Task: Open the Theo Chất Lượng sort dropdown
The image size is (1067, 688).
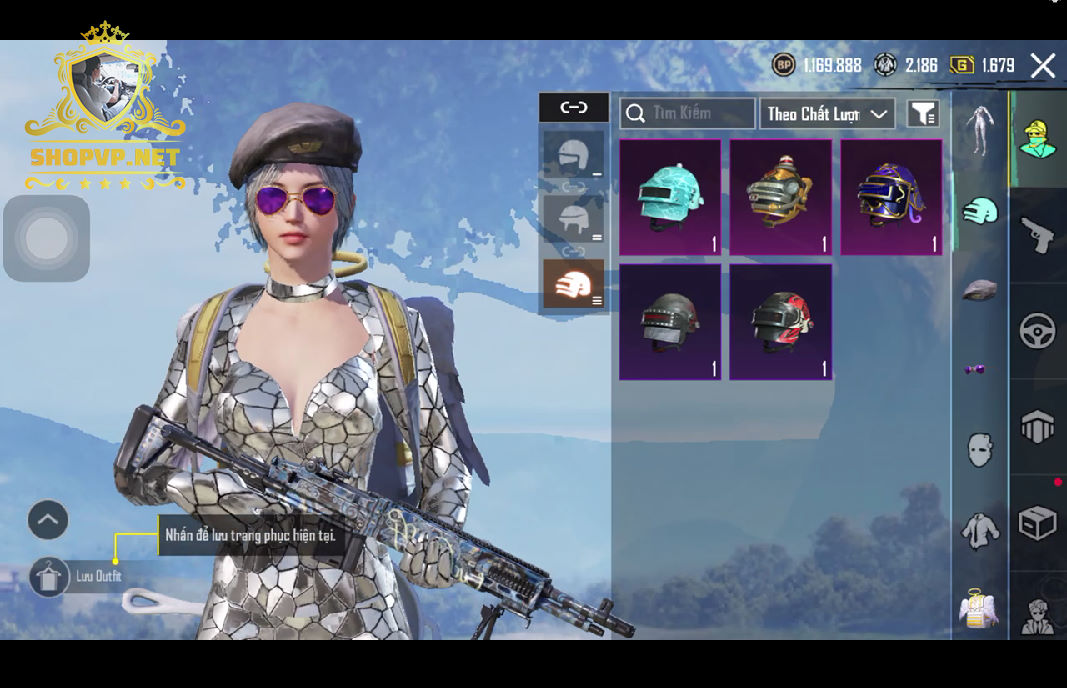Action: click(x=826, y=113)
